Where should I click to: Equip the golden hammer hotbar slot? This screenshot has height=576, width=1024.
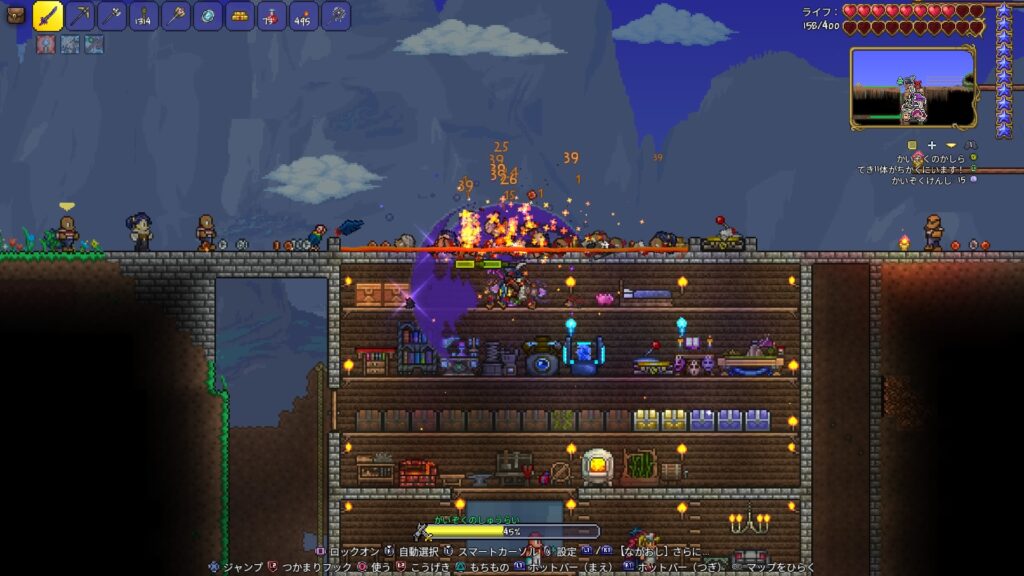176,15
